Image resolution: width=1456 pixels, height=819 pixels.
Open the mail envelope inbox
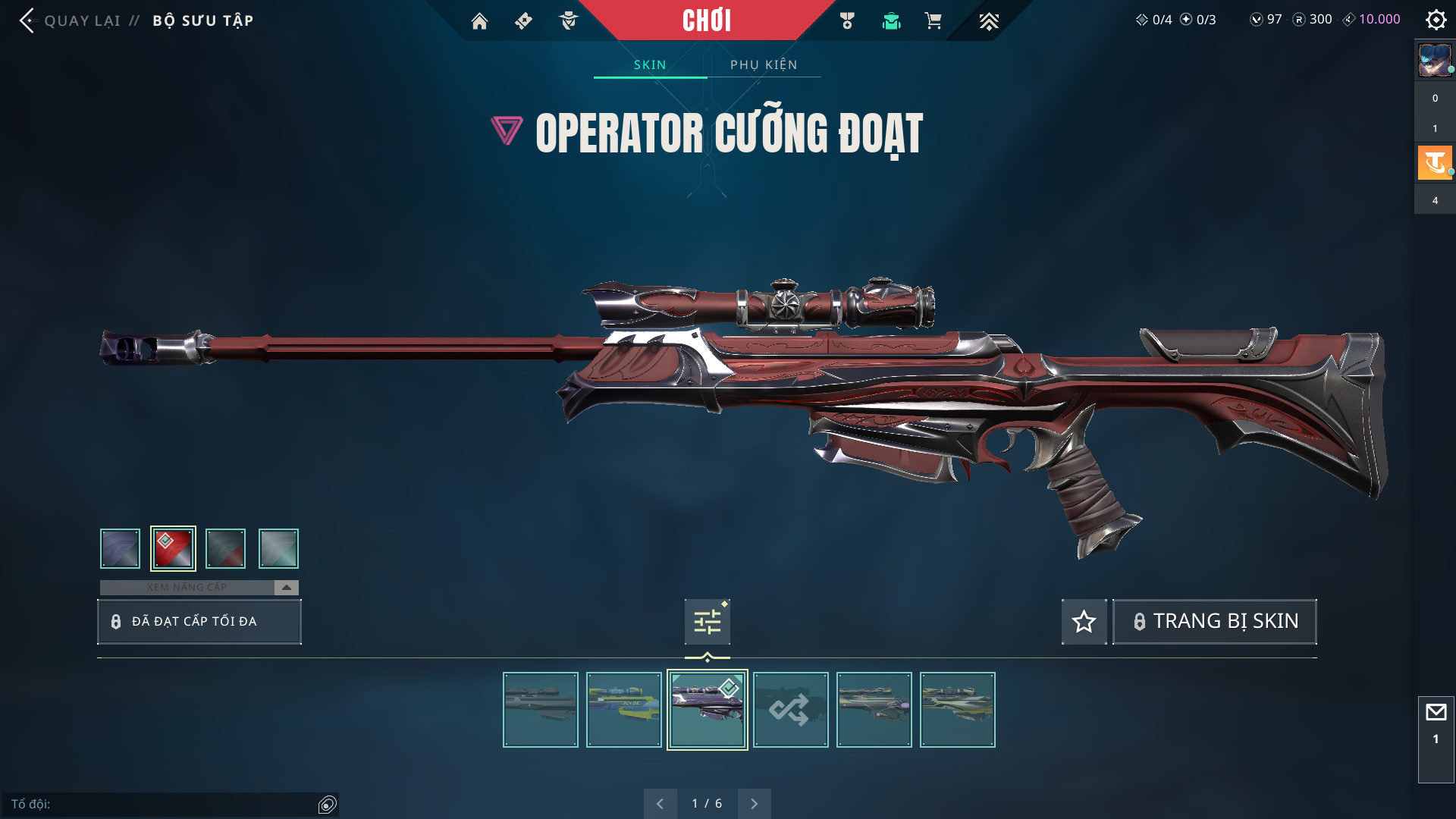(1436, 713)
